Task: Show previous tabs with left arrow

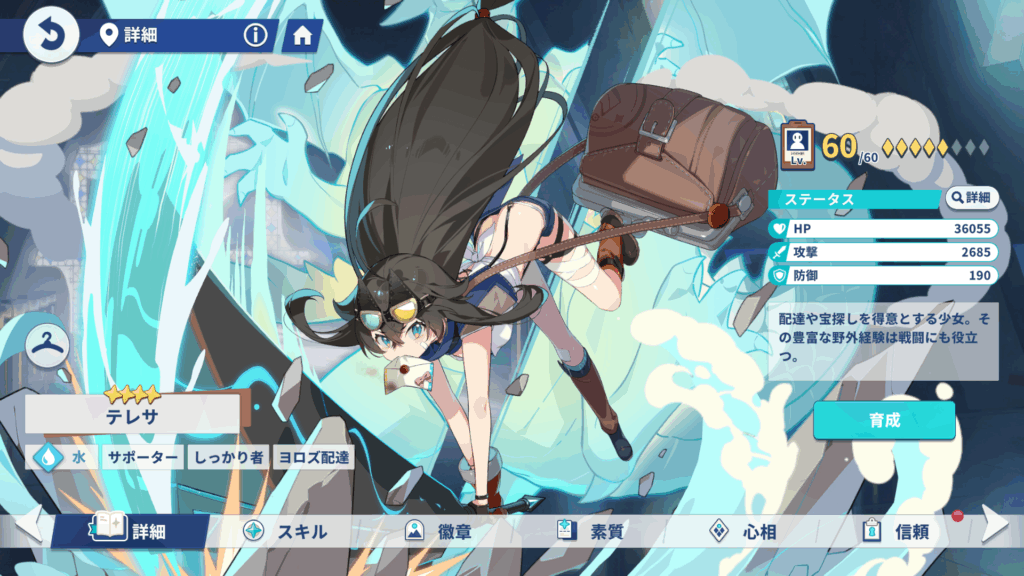Action: [27, 524]
